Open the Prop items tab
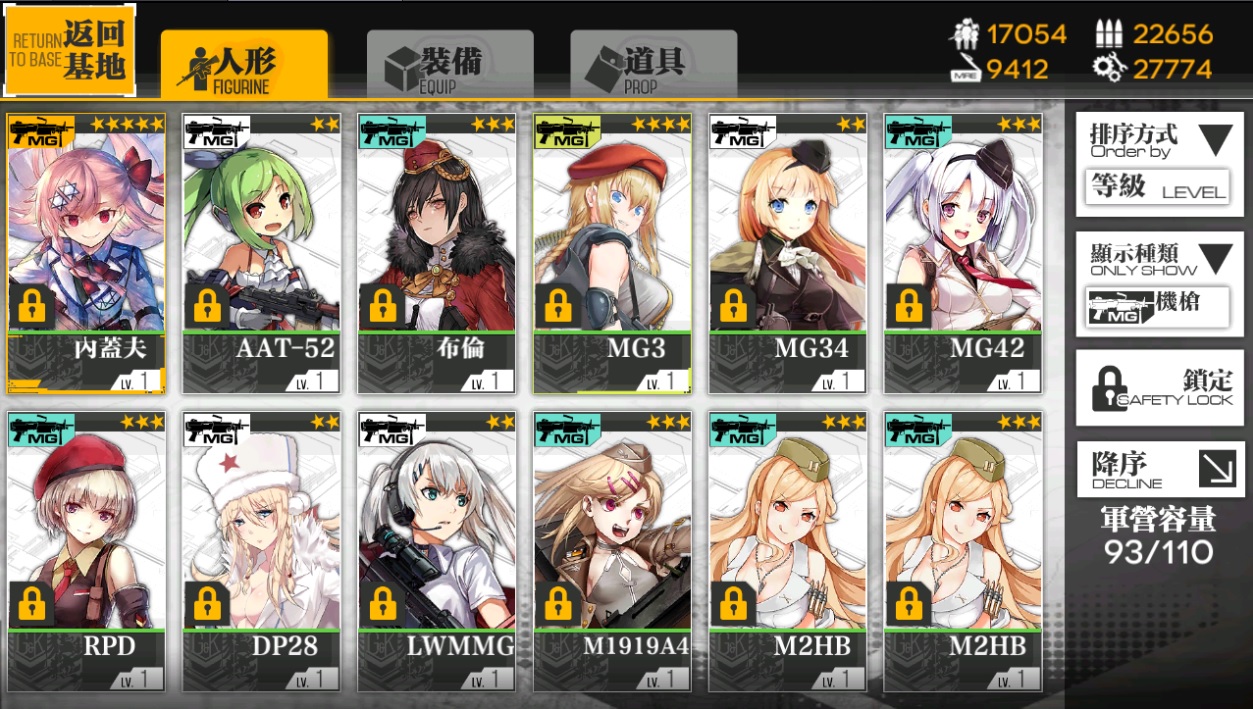 653,66
